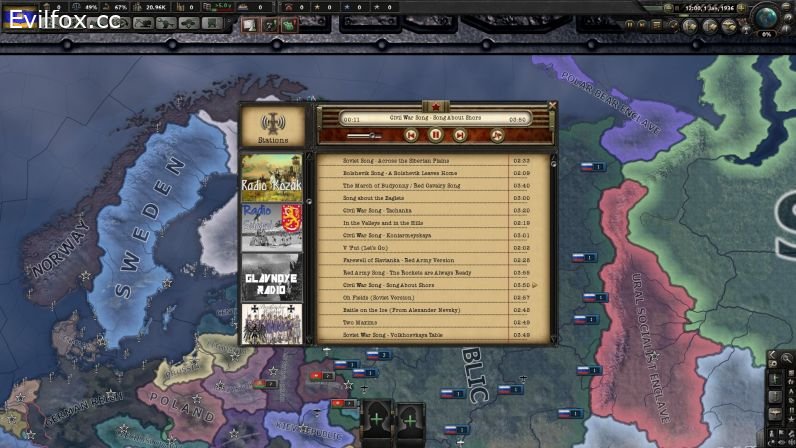The width and height of the screenshot is (796, 448).
Task: Go back to the previous track
Action: click(x=411, y=135)
